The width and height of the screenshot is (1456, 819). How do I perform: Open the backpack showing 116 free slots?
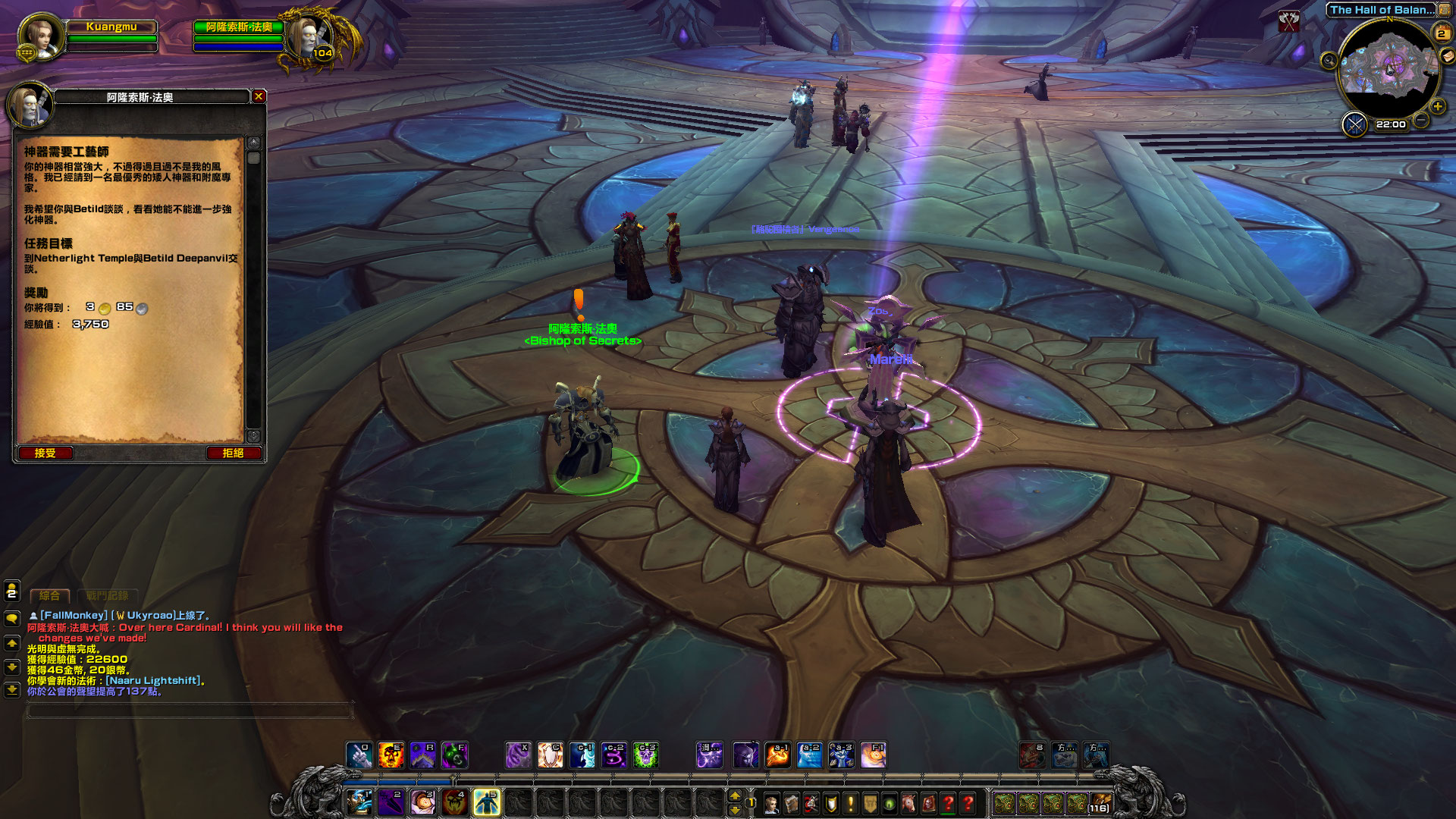[x=1099, y=803]
